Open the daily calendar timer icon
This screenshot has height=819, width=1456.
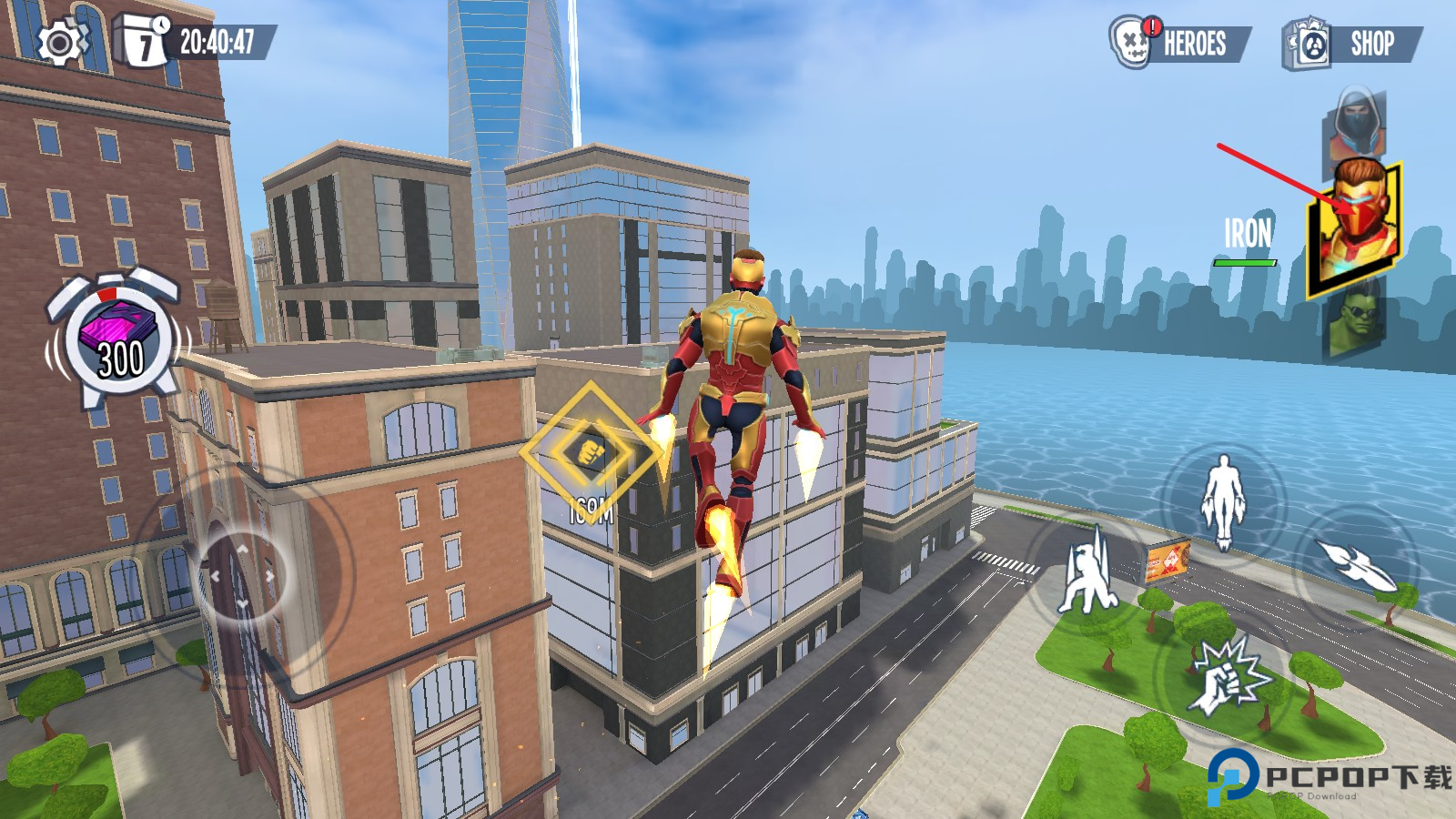(x=144, y=42)
